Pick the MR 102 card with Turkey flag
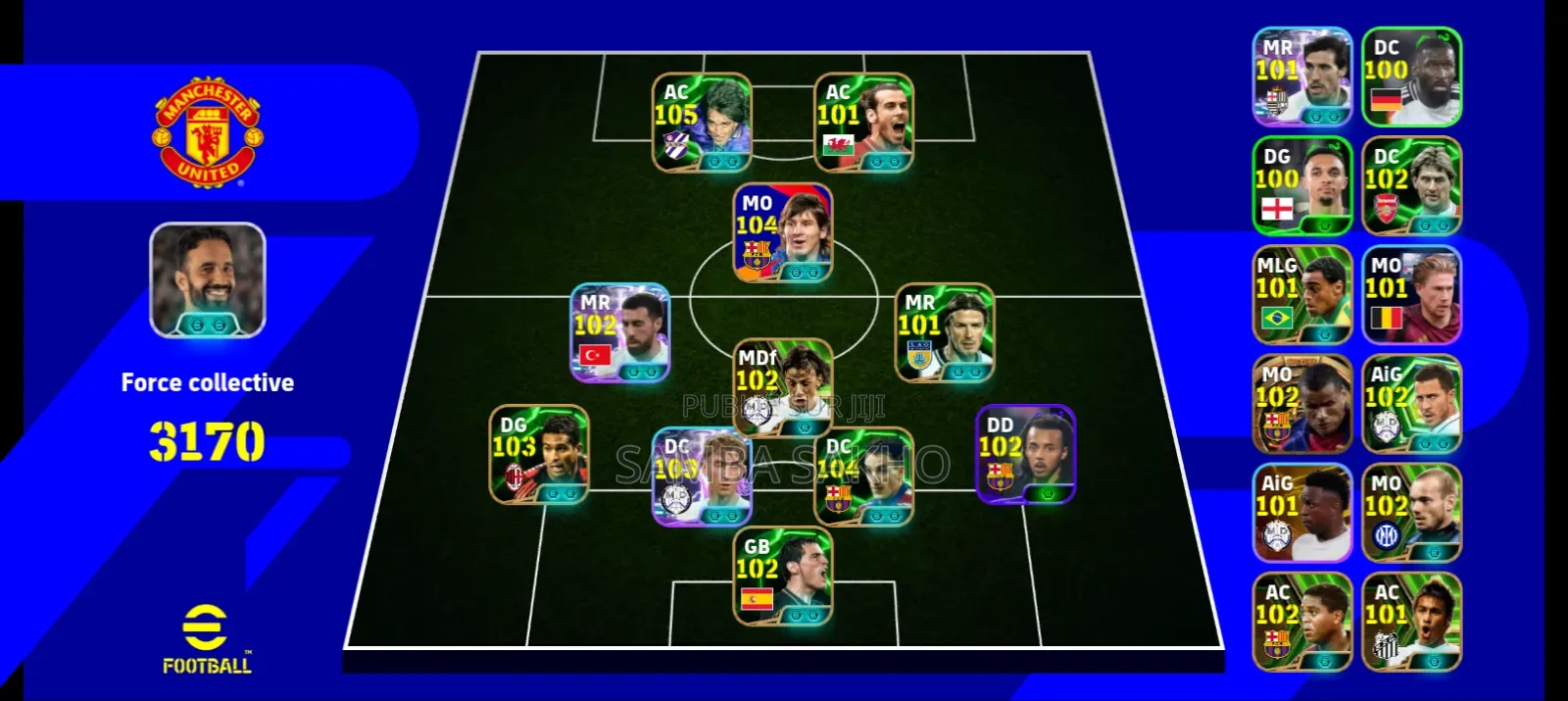The width and height of the screenshot is (1568, 701). tap(620, 333)
